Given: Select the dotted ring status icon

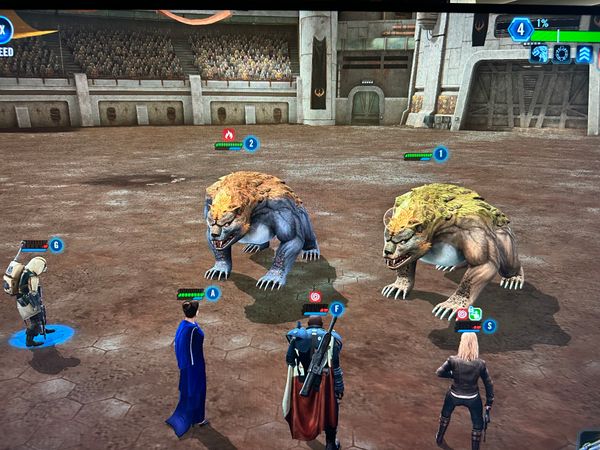Looking at the screenshot, I should click(562, 54).
